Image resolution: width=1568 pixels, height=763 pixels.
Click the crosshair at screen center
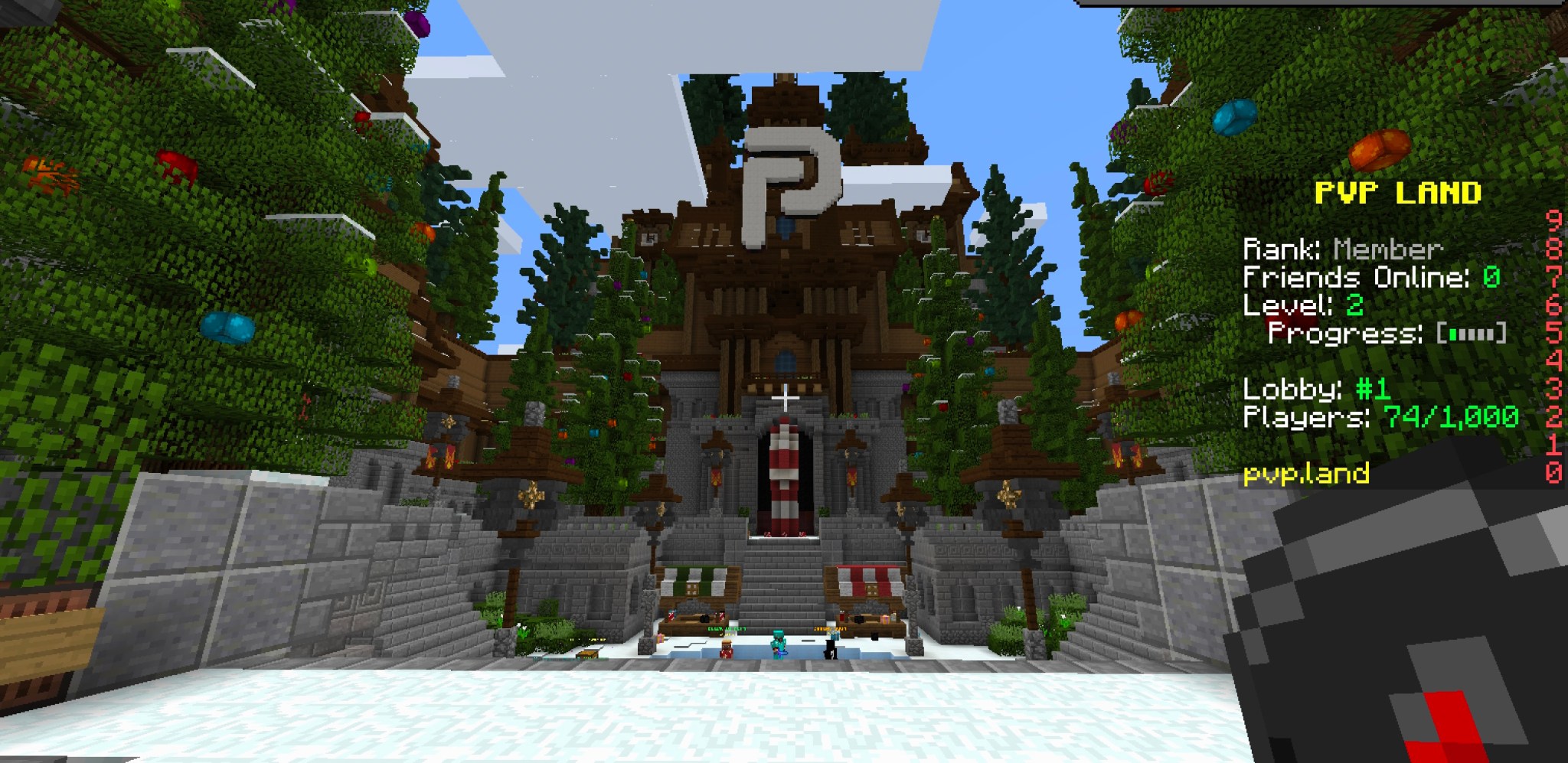[x=786, y=399]
